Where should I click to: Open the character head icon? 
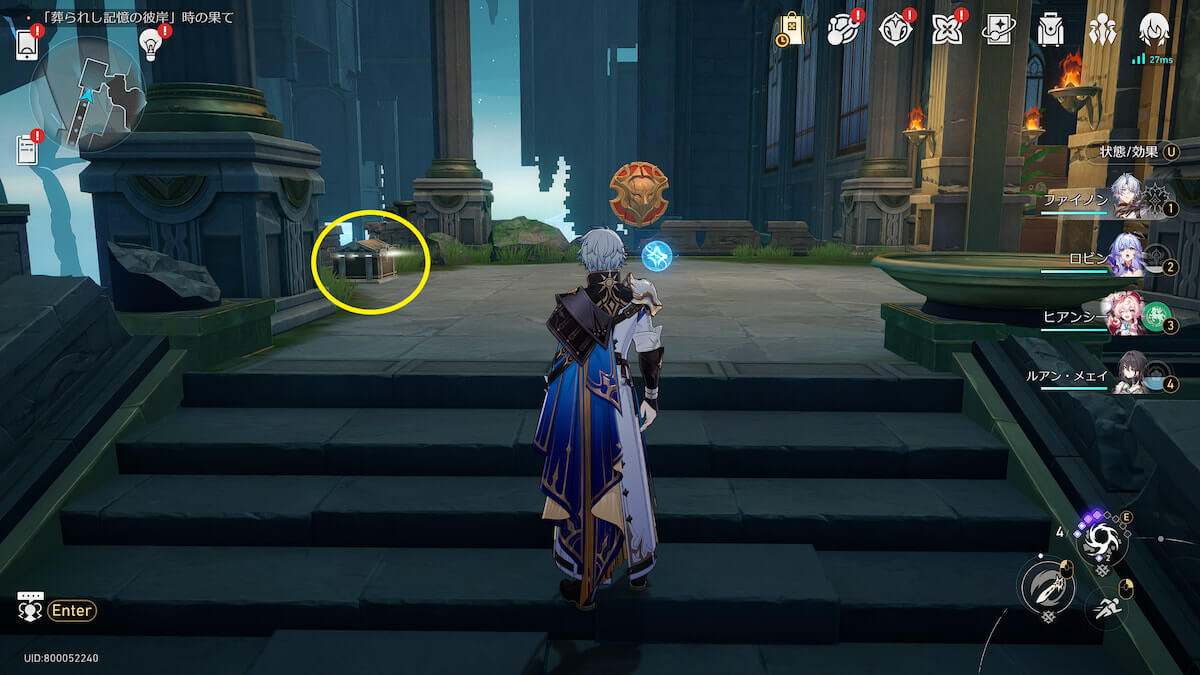click(x=1154, y=30)
